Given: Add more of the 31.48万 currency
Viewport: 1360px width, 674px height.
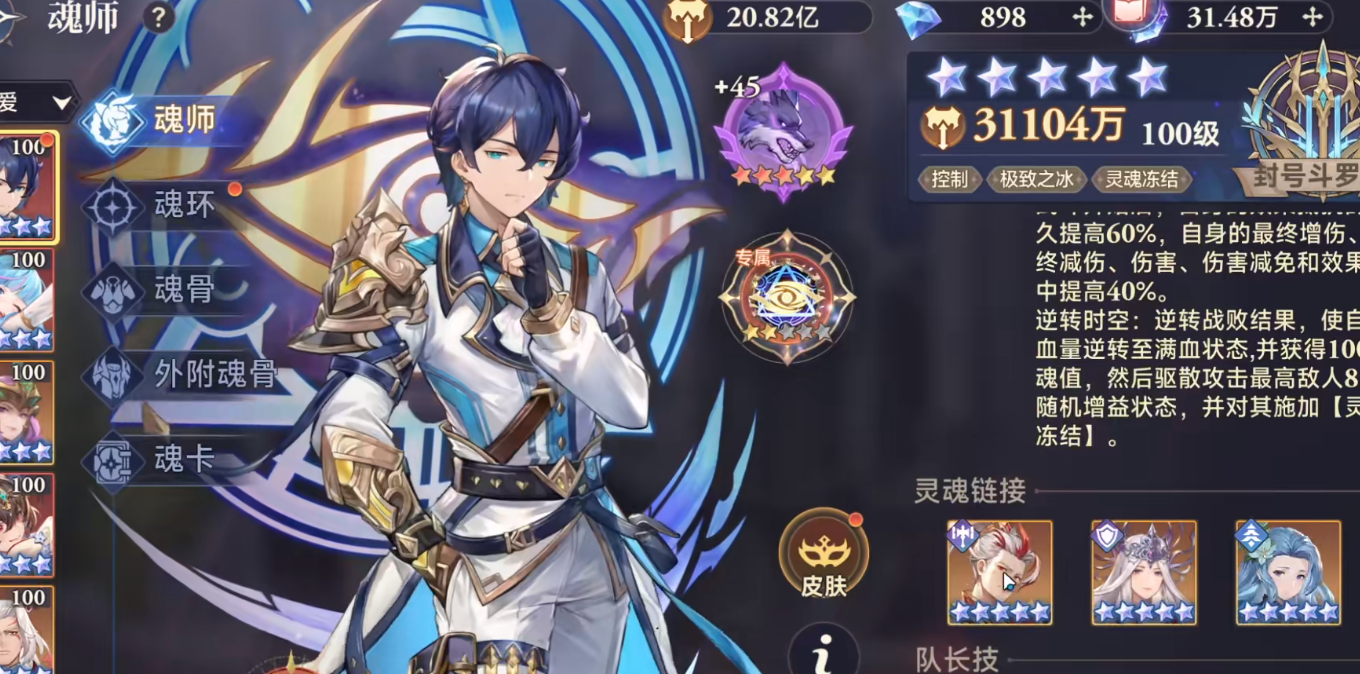Looking at the screenshot, I should 1312,17.
